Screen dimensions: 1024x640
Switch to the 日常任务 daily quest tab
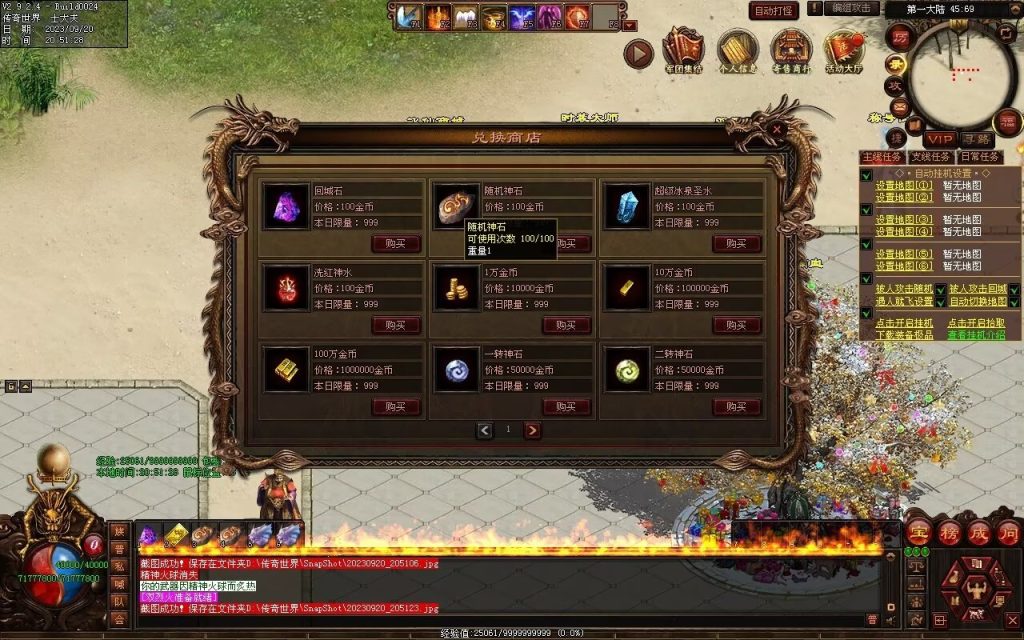tap(980, 157)
